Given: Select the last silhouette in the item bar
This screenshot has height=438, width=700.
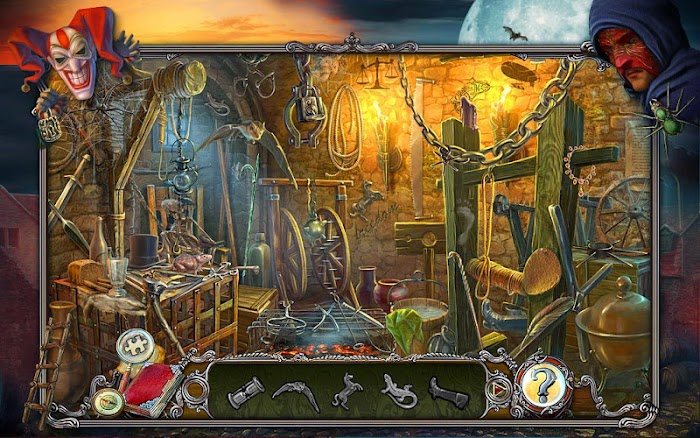Looking at the screenshot, I should click(448, 391).
